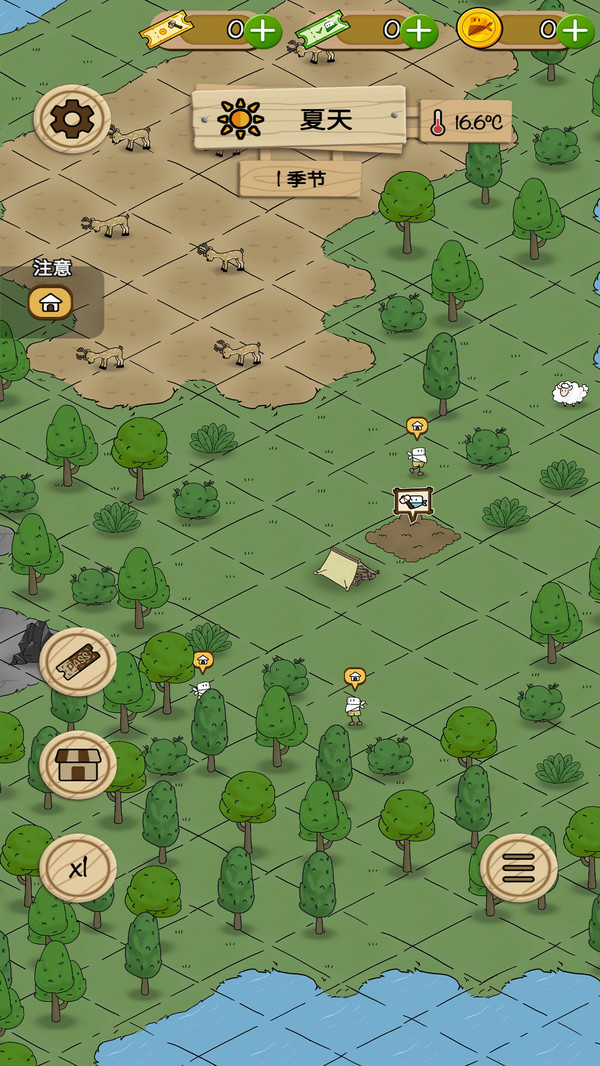The width and height of the screenshot is (600, 1066).
Task: Open the Pass ticket button
Action: point(78,661)
